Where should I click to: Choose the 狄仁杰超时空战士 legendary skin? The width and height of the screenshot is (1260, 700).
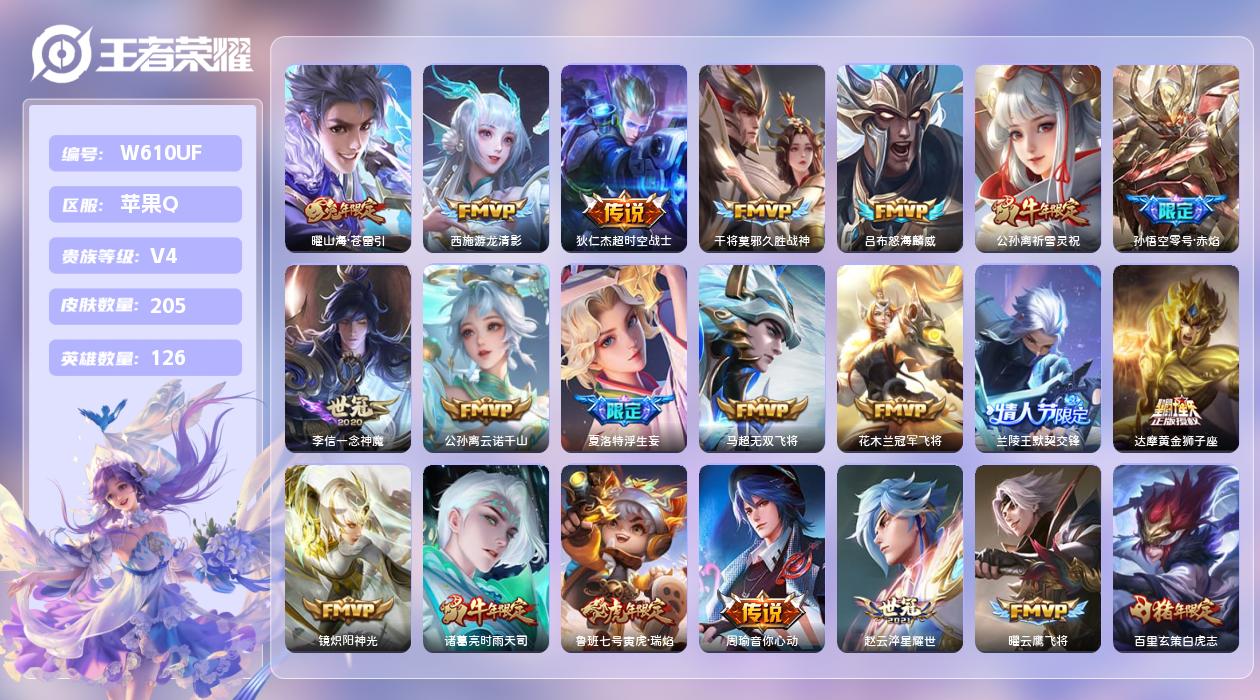pos(624,157)
